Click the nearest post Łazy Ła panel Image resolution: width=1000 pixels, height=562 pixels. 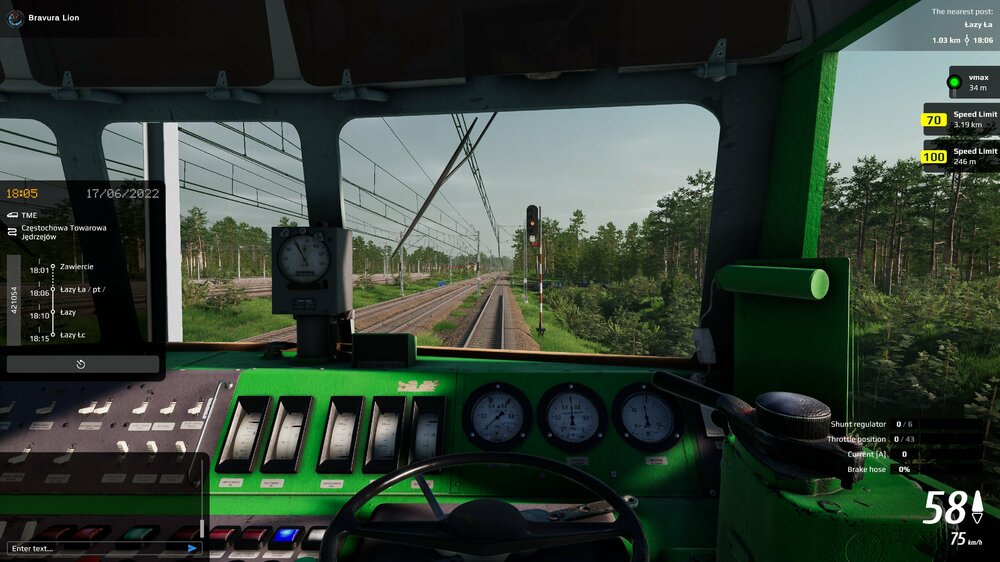tap(961, 27)
